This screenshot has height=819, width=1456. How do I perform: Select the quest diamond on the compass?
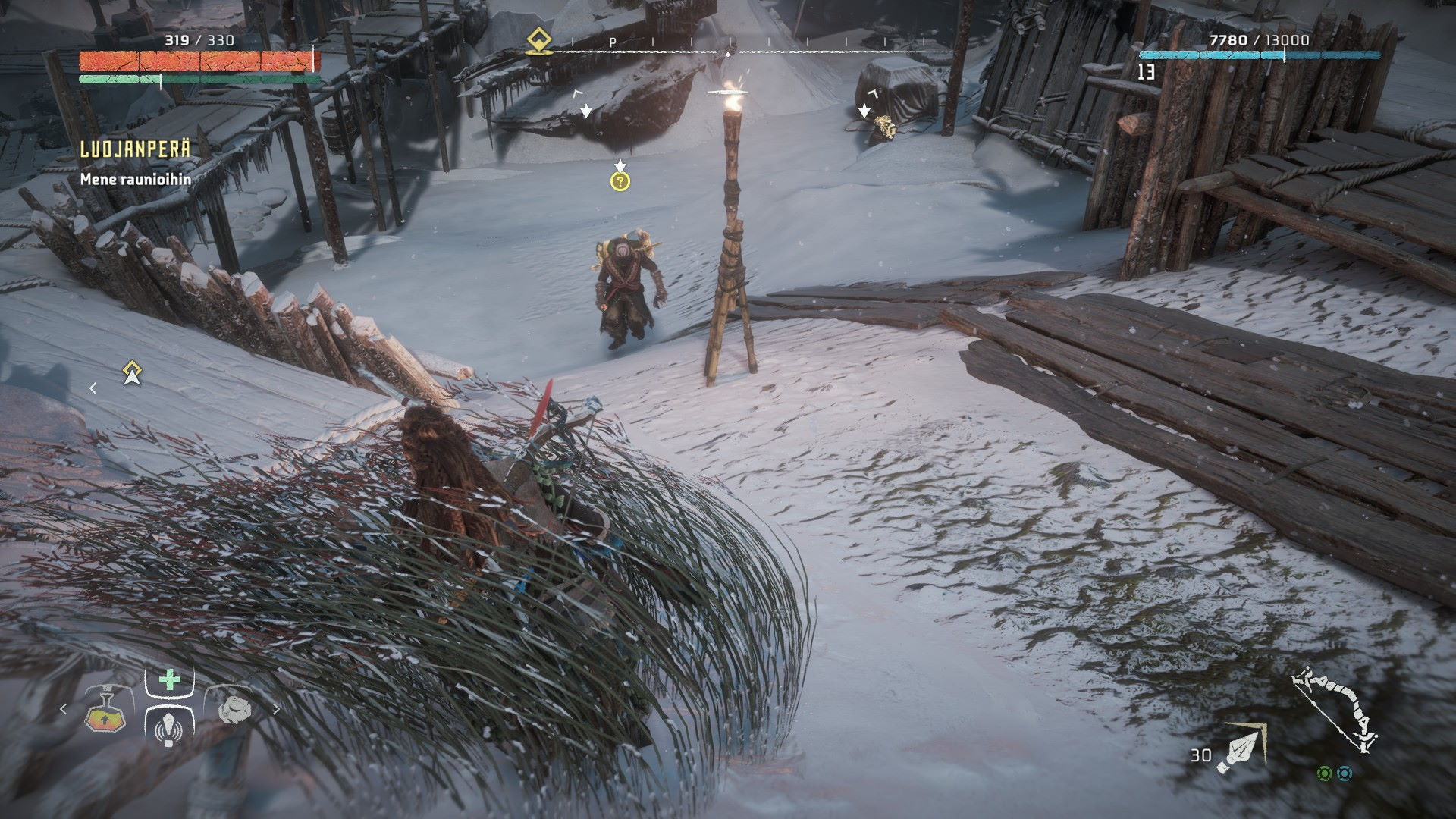tap(539, 39)
